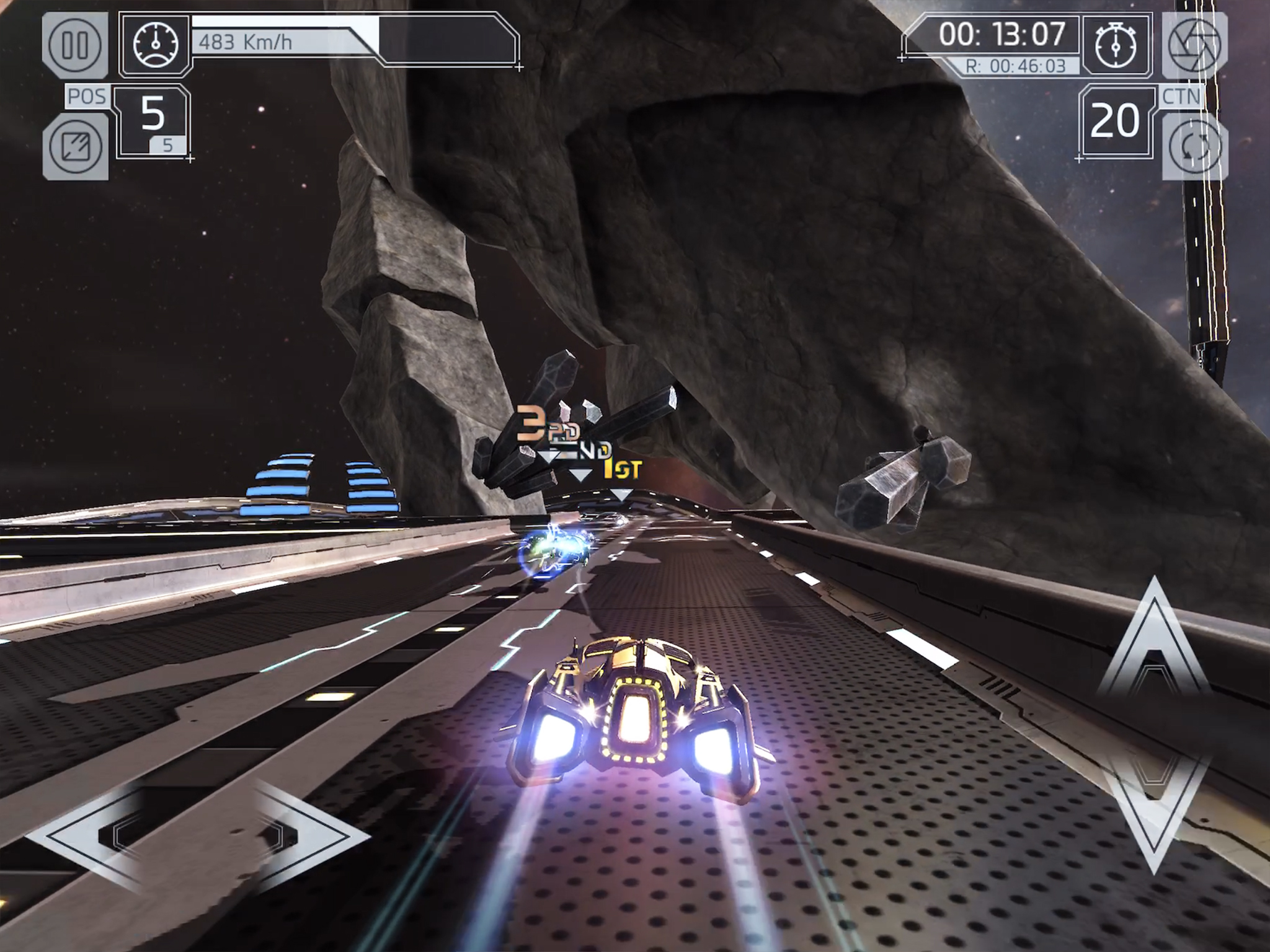Take a screenshot via the shutter icon

(1197, 45)
